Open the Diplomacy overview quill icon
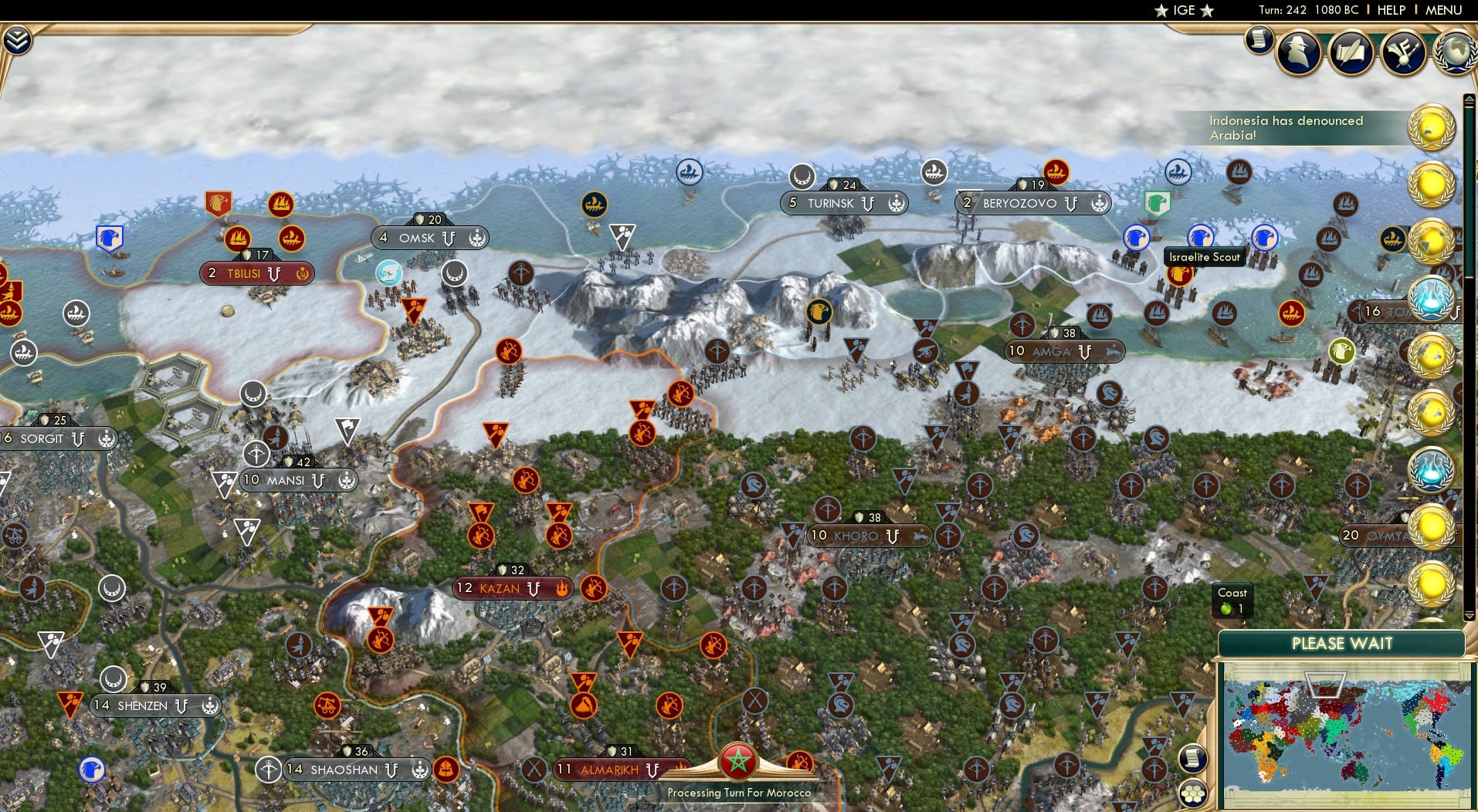The width and height of the screenshot is (1478, 812). coord(1351,52)
